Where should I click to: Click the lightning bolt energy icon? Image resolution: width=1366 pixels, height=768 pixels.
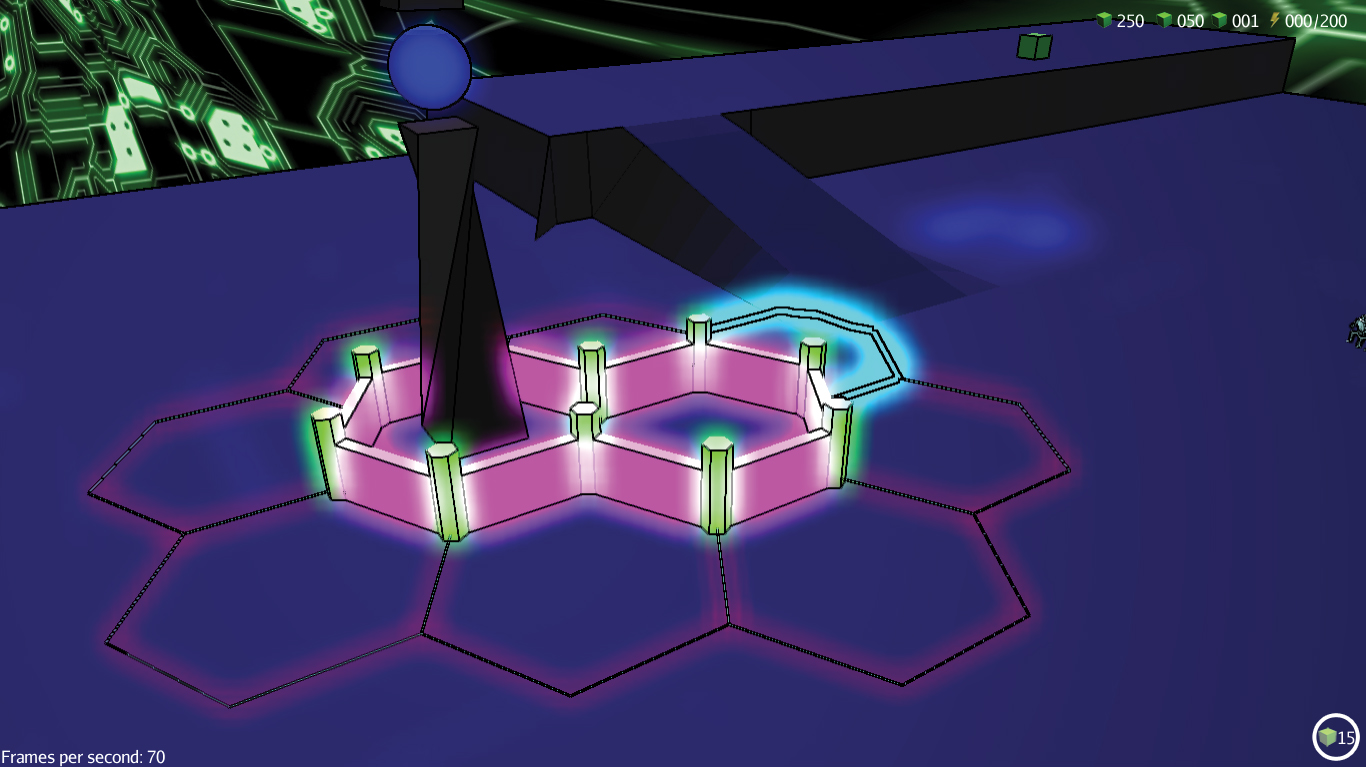1275,20
